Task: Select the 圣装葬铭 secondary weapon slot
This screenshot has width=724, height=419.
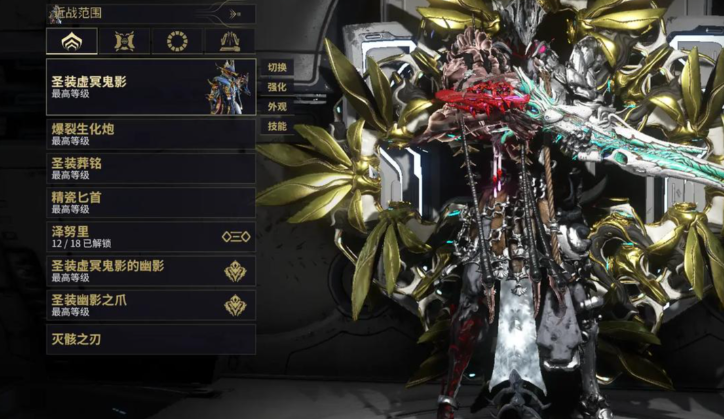Action: (x=150, y=168)
